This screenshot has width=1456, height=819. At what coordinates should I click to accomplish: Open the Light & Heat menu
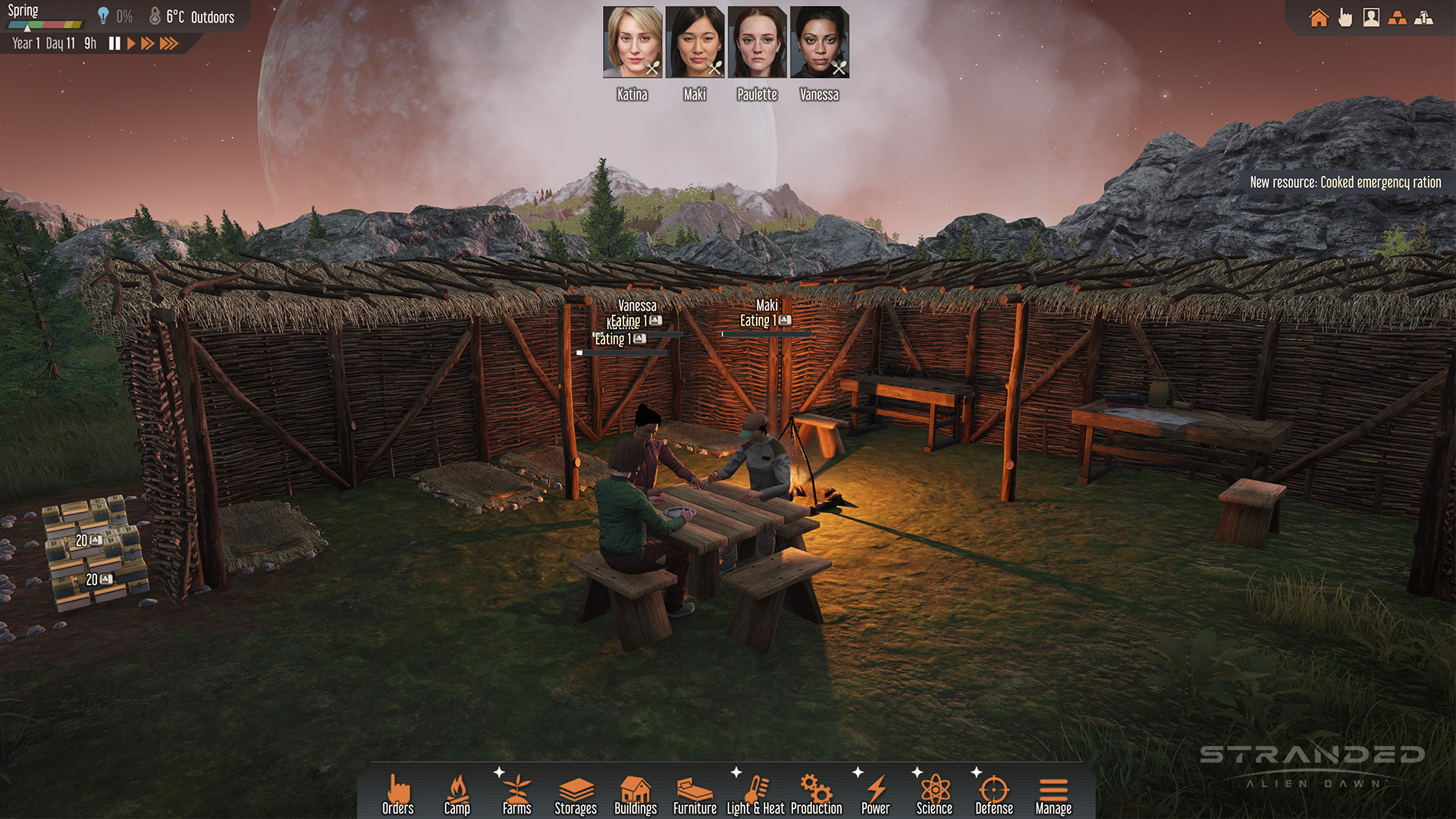[x=755, y=794]
